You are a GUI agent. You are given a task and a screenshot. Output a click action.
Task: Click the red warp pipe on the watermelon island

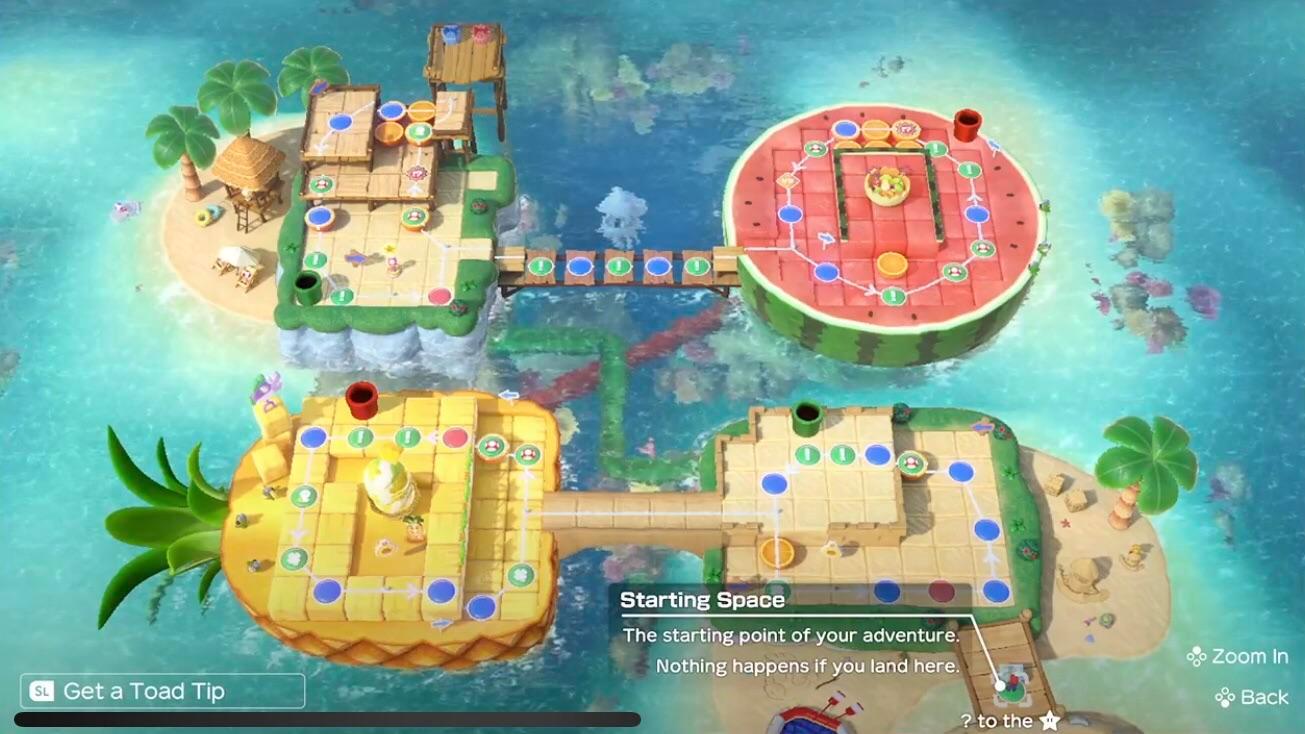[963, 125]
